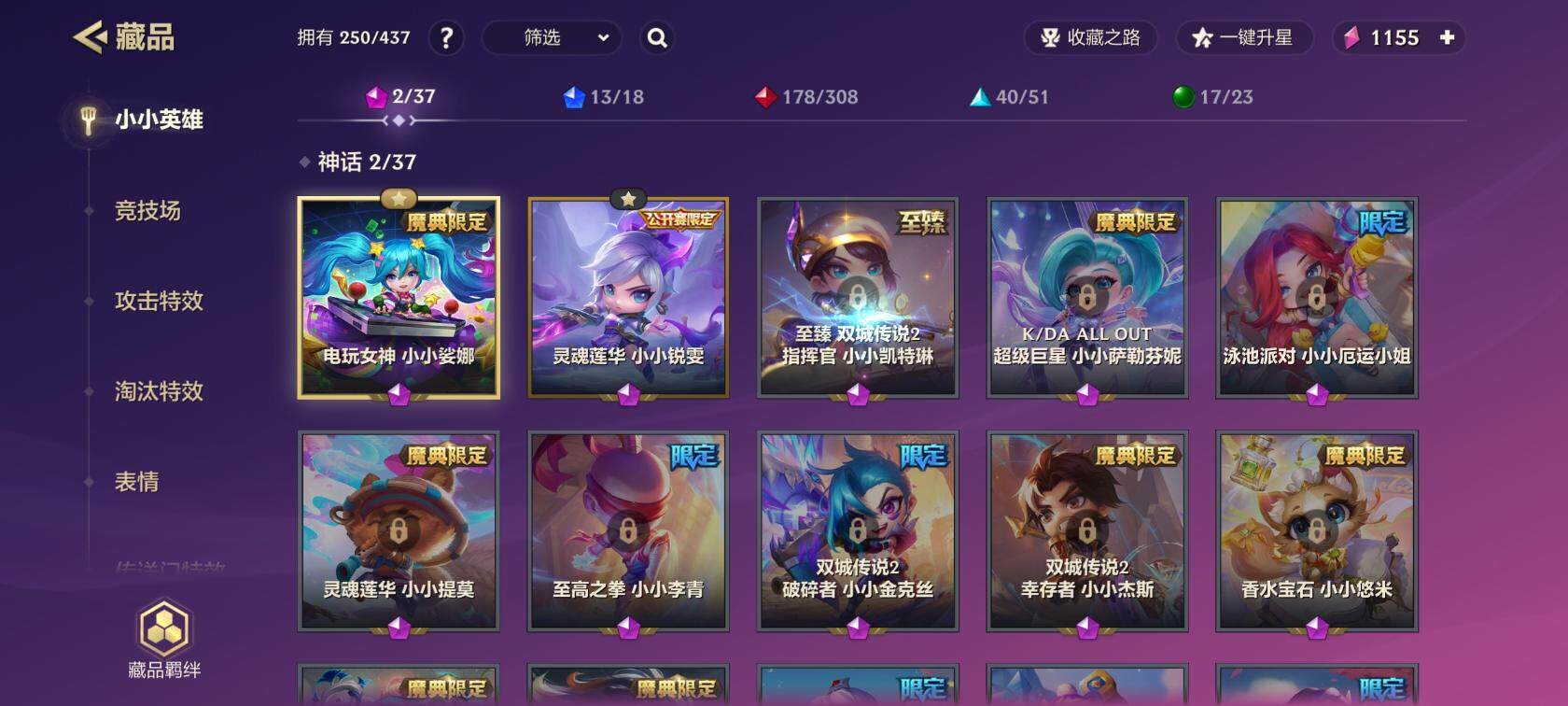Switch to the green orb 17/23 tab
The height and width of the screenshot is (706, 1568).
[1212, 97]
